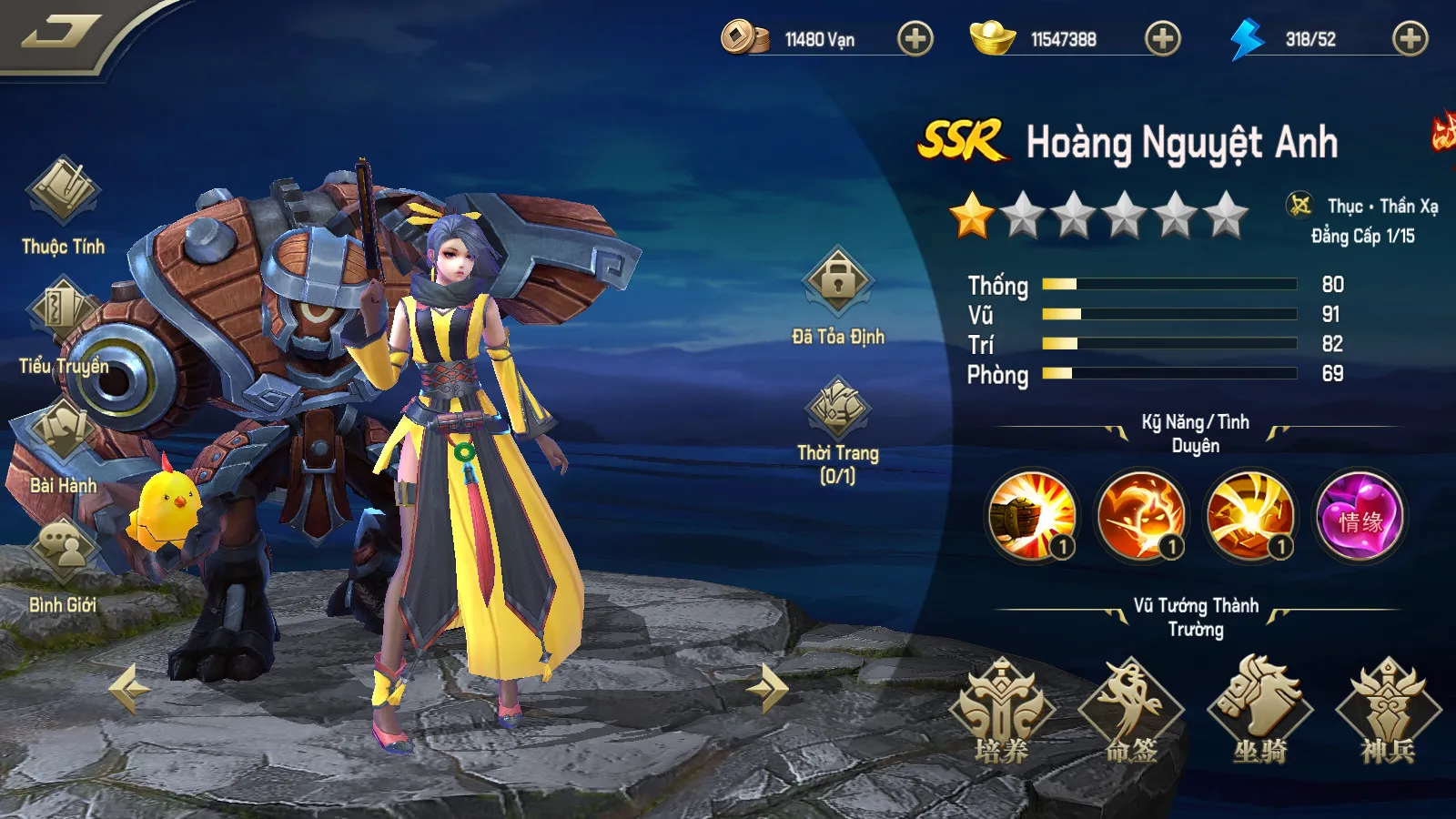Image resolution: width=1456 pixels, height=819 pixels.
Task: View the fiery face skill
Action: [x=1141, y=516]
